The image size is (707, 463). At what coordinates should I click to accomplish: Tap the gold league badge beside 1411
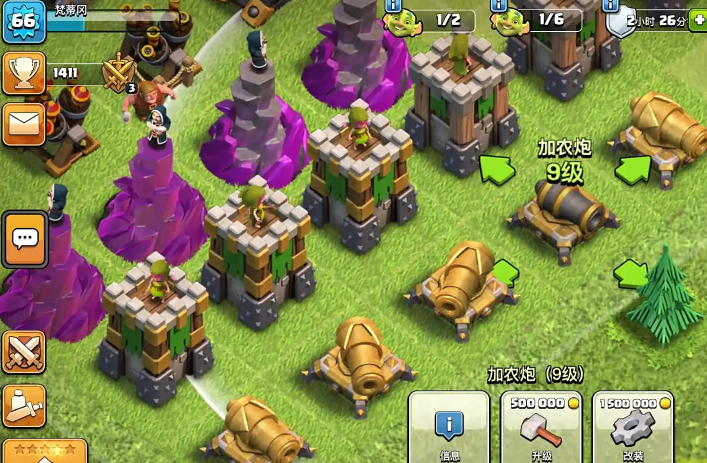[x=119, y=73]
